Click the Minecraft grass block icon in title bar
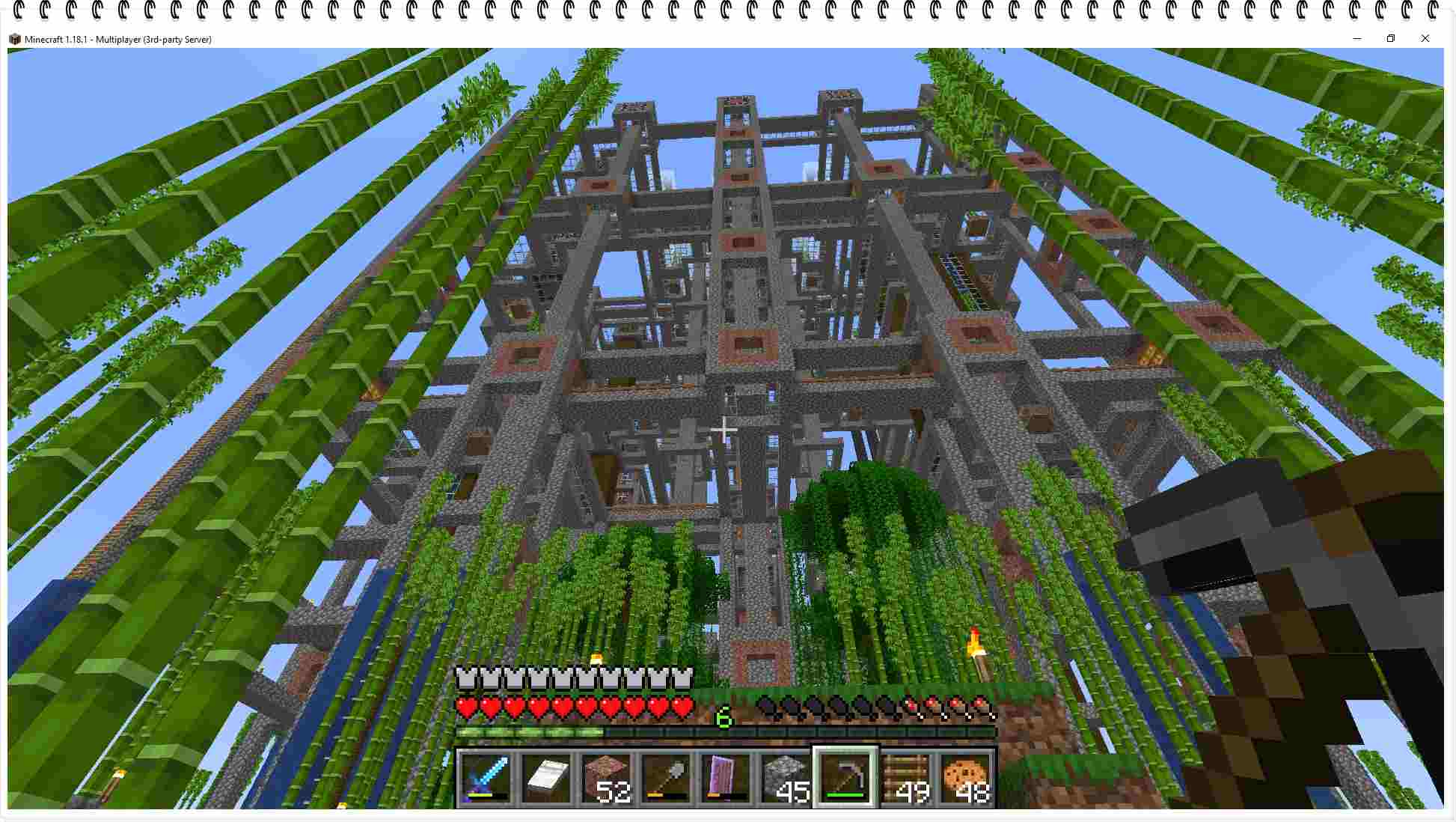The height and width of the screenshot is (822, 1456). [x=14, y=38]
